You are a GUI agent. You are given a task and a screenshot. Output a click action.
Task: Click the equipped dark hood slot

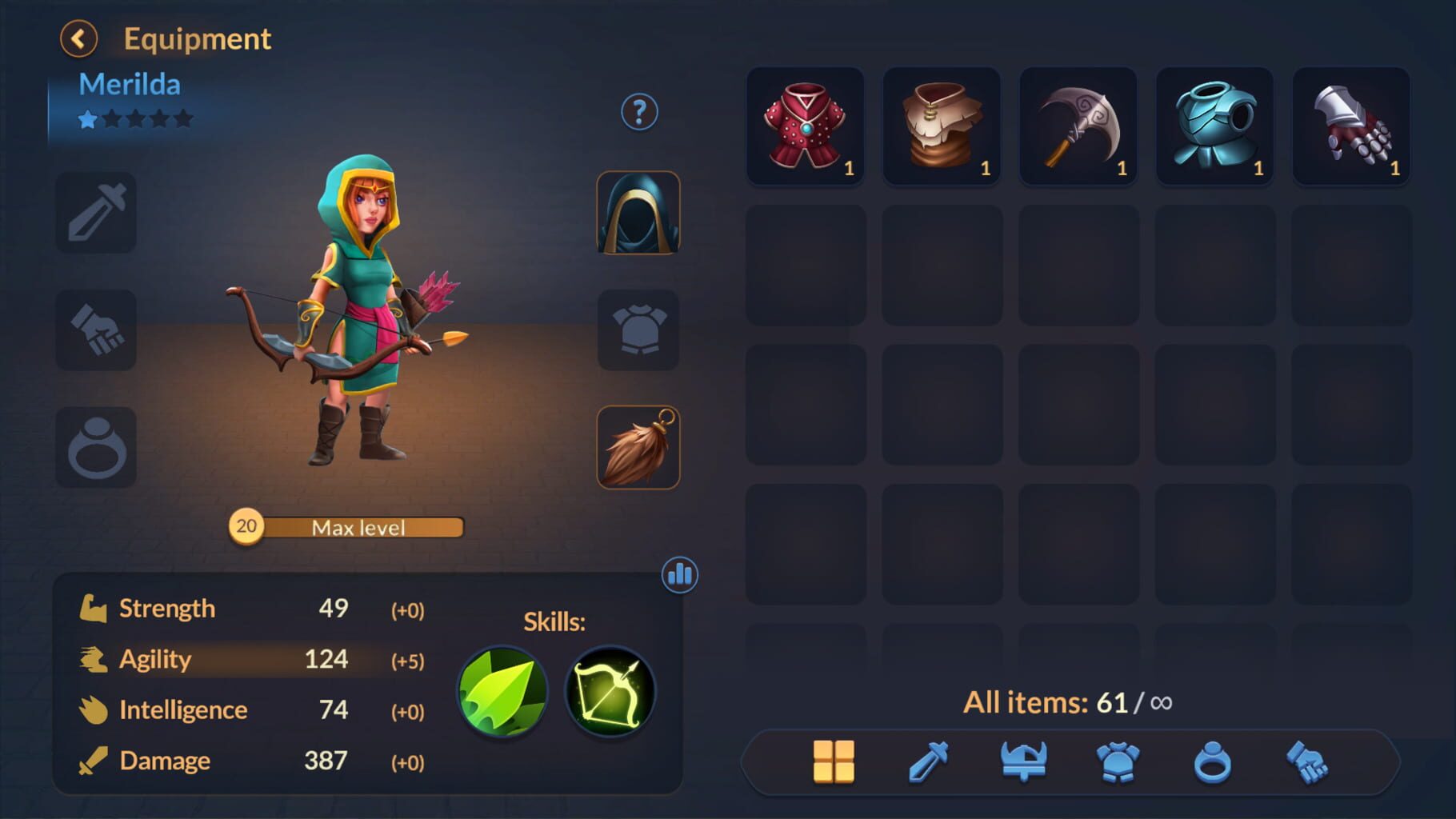638,213
